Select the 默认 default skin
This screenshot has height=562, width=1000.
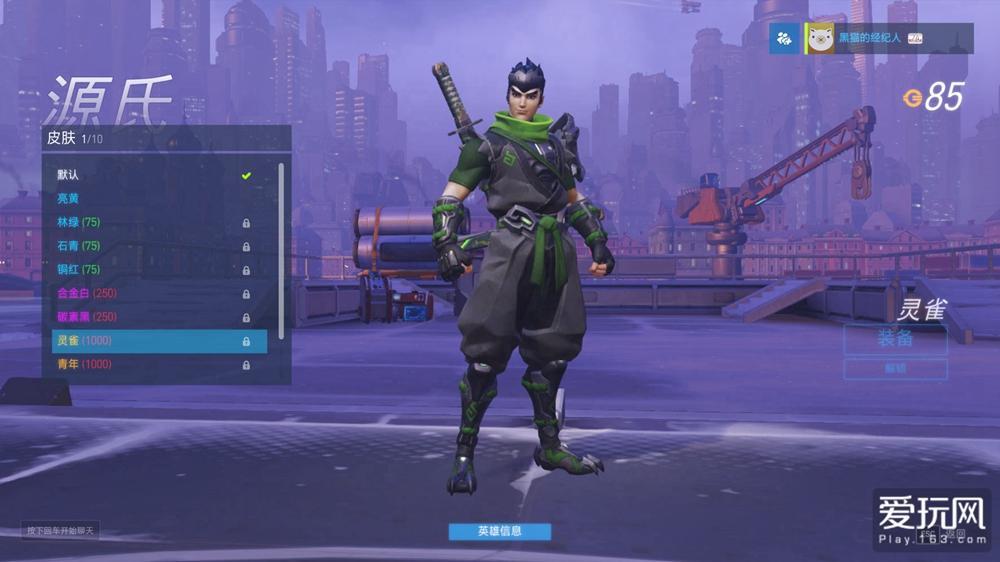pos(150,175)
